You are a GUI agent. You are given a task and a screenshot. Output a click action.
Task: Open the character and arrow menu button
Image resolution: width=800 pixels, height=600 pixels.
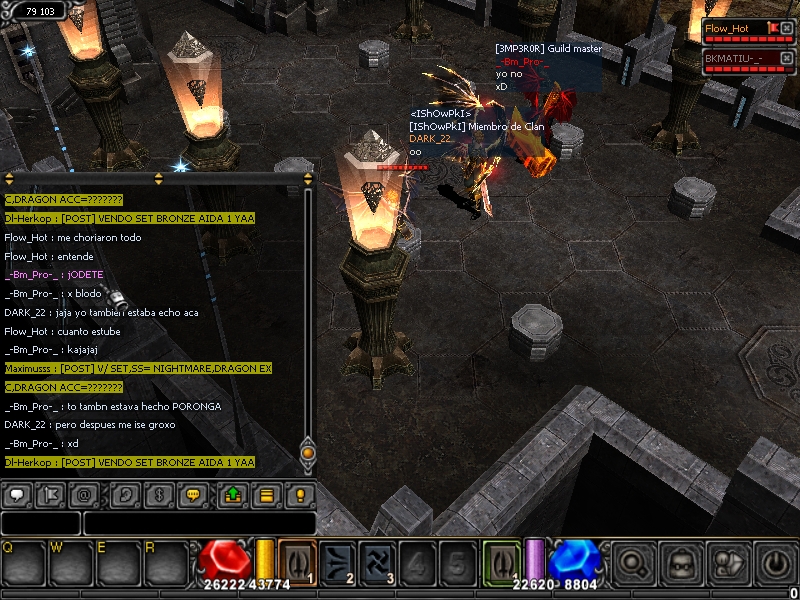[728, 563]
